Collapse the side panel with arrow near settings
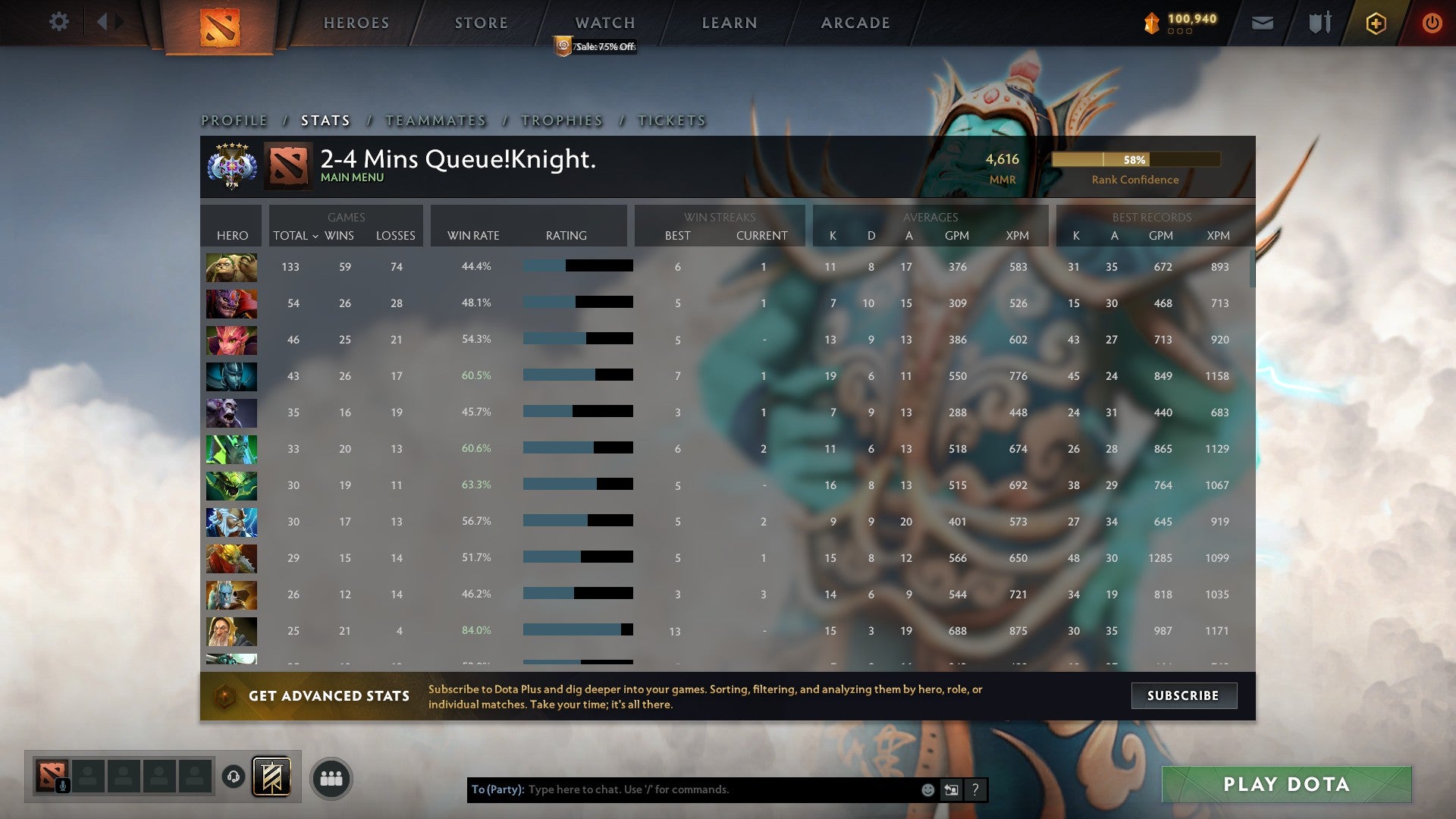 [104, 21]
